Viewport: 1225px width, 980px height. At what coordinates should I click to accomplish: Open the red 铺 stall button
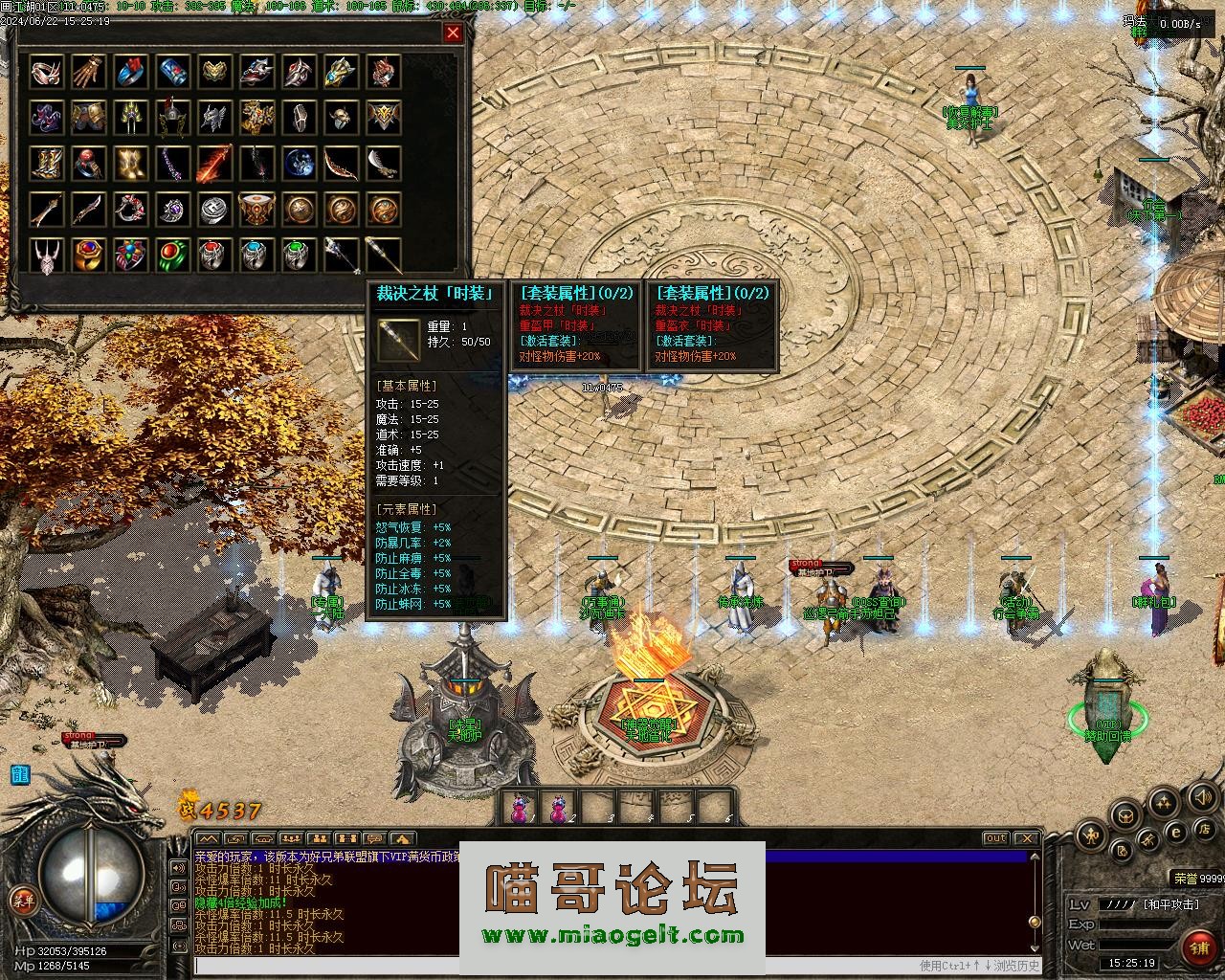click(x=1197, y=947)
